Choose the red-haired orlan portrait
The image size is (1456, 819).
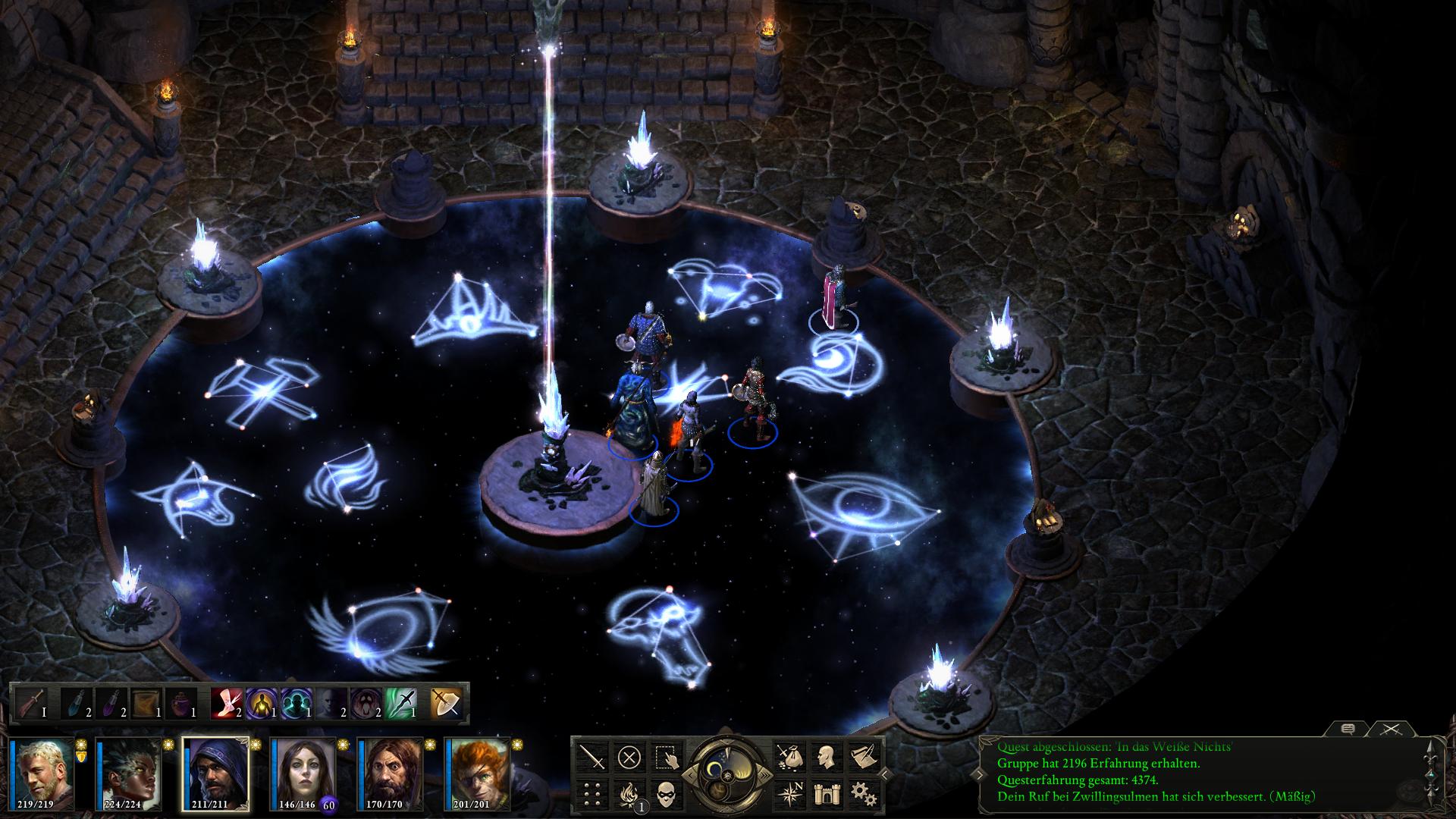(477, 773)
